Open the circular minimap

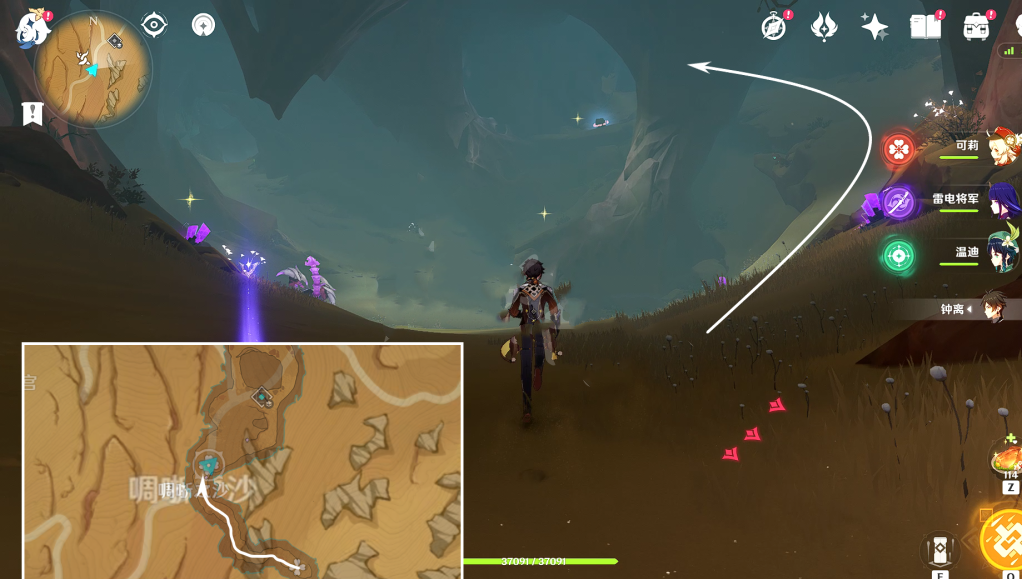93,69
